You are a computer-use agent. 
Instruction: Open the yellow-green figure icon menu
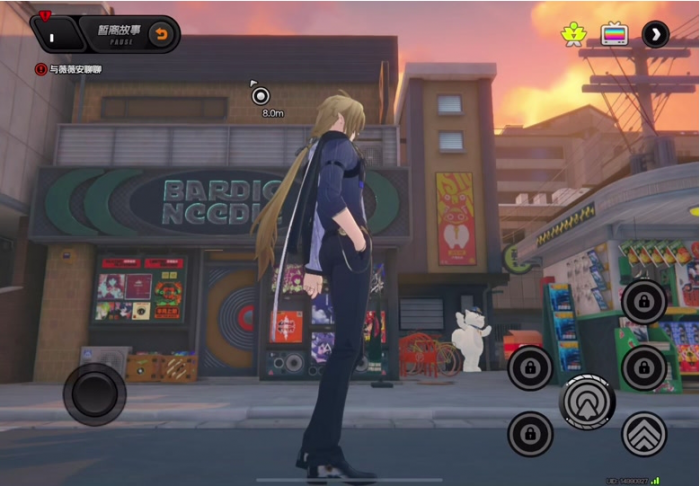coord(573,34)
